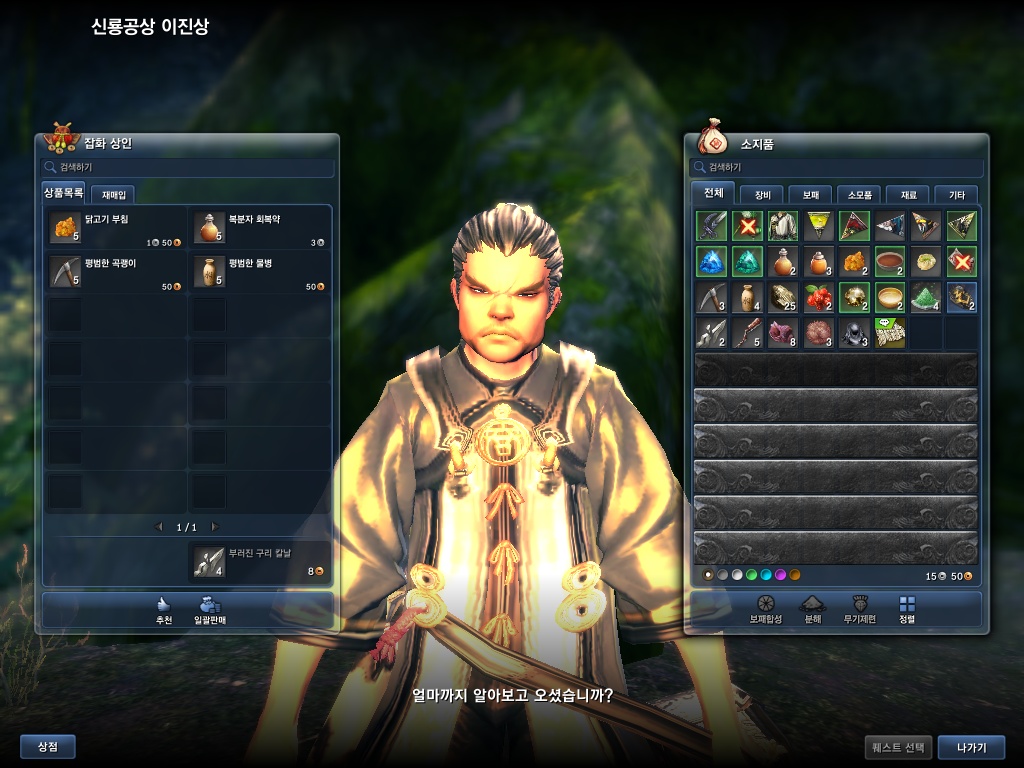Select the blue gem in inventory

(711, 262)
